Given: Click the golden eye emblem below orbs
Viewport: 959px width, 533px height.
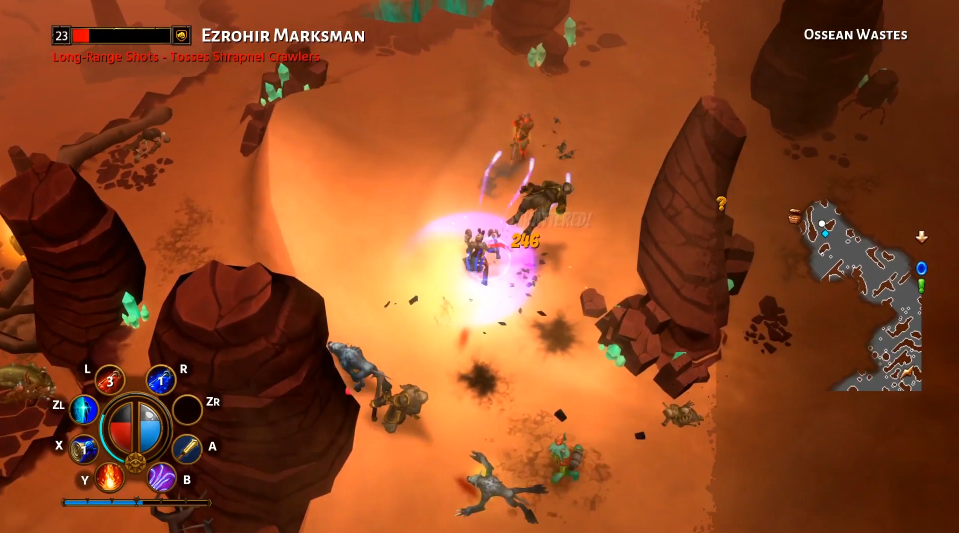Looking at the screenshot, I should pyautogui.click(x=135, y=463).
